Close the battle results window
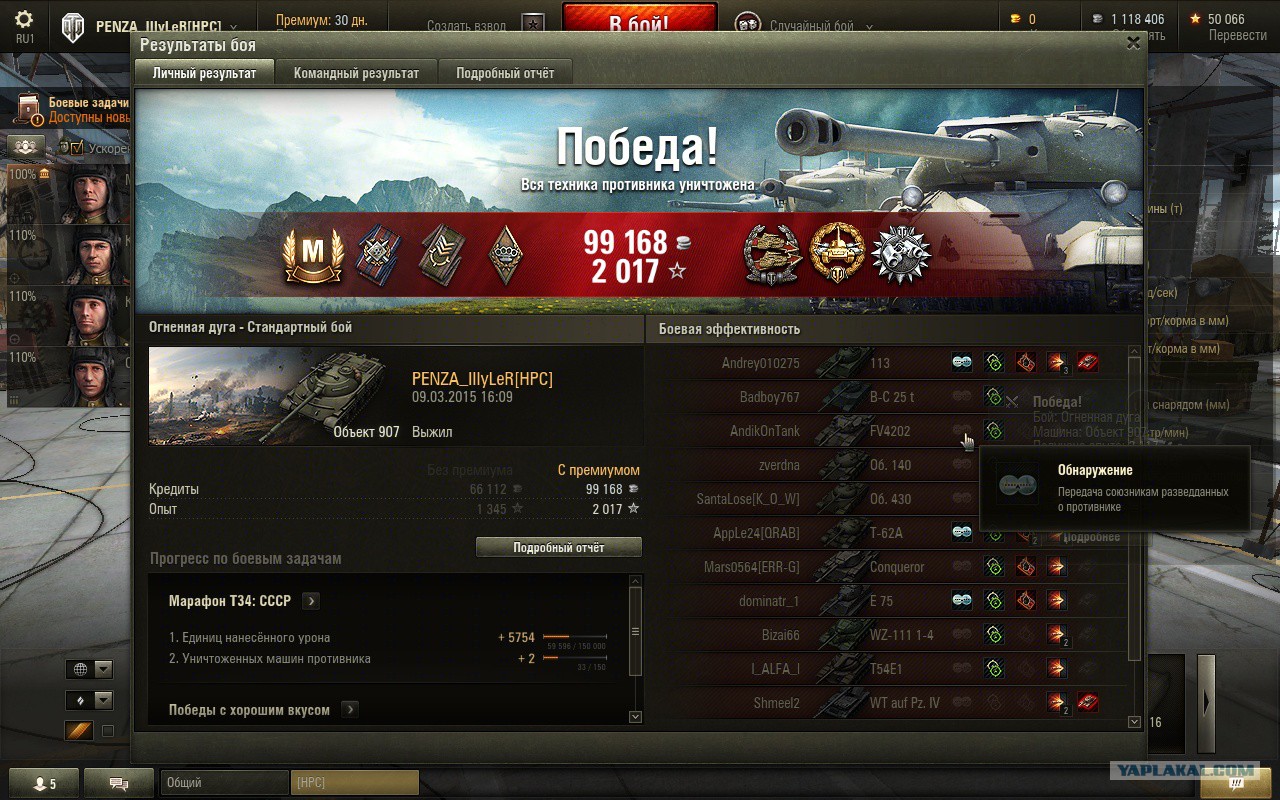The width and height of the screenshot is (1280, 800). pyautogui.click(x=1133, y=43)
